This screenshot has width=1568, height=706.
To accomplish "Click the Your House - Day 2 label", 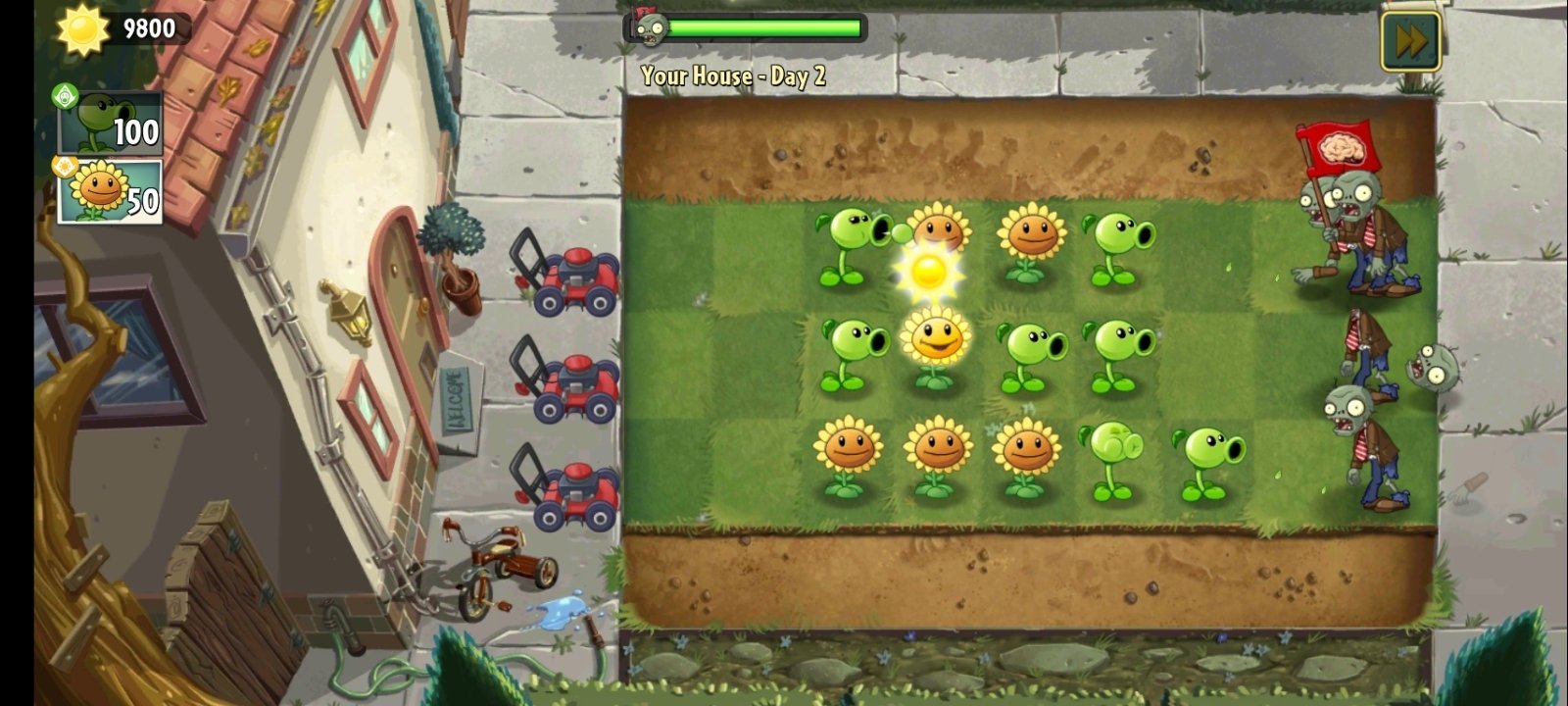I will (733, 76).
